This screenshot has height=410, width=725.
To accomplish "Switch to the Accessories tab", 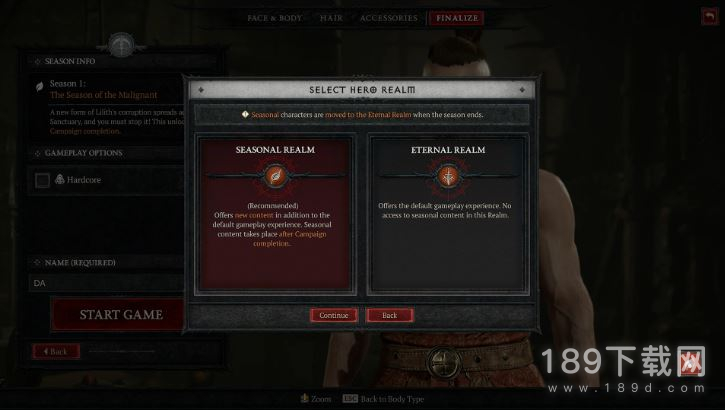I will 388,18.
